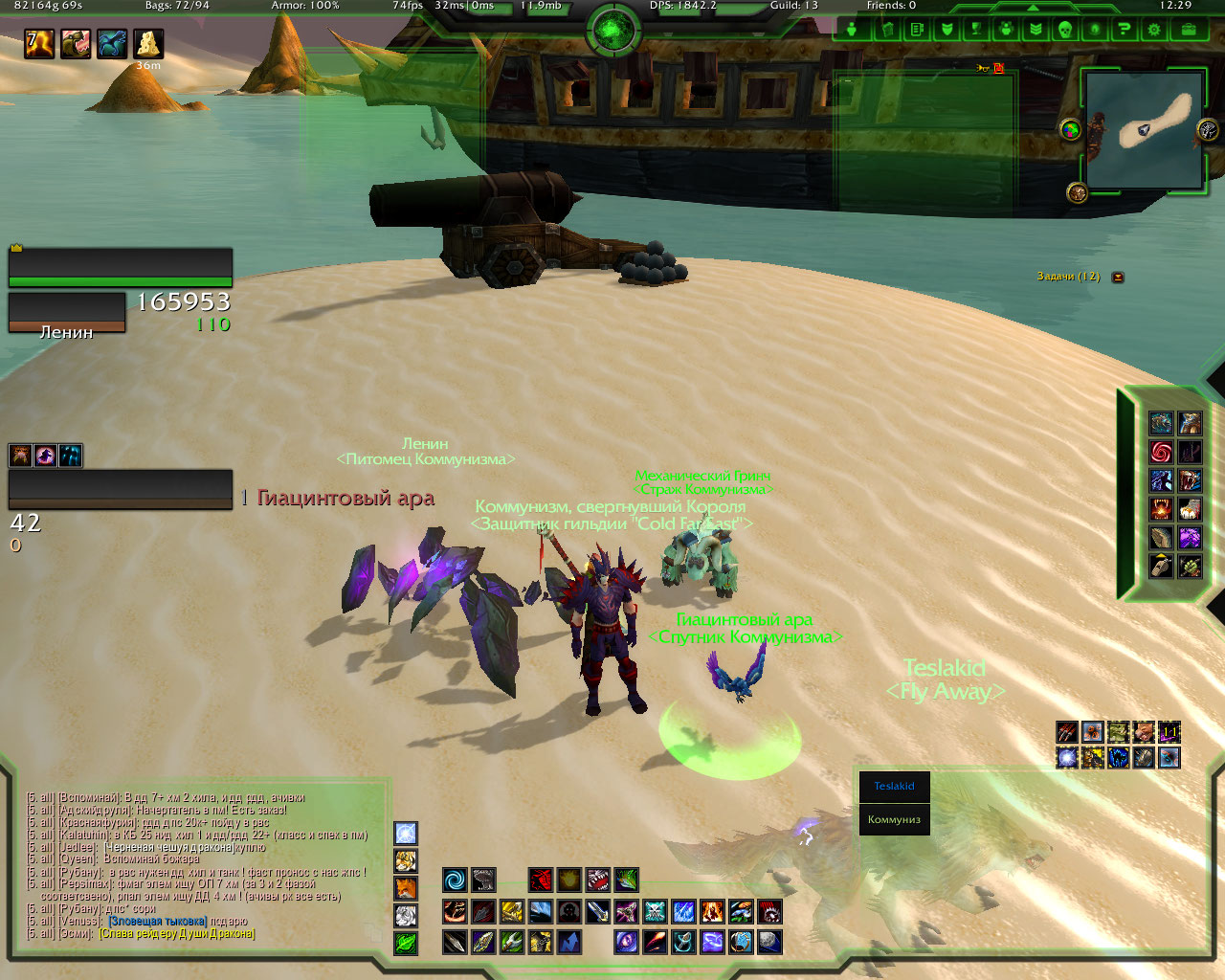
Task: Open the character info micro button
Action: coord(851,29)
